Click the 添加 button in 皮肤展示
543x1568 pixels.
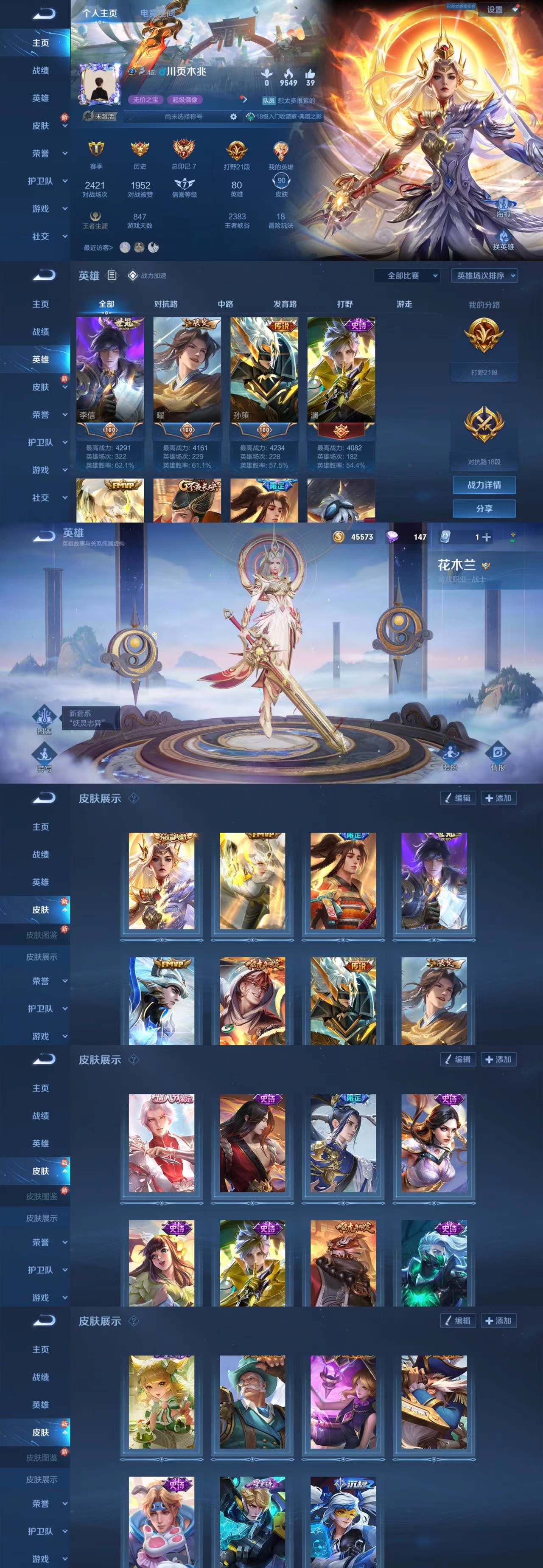pyautogui.click(x=498, y=798)
